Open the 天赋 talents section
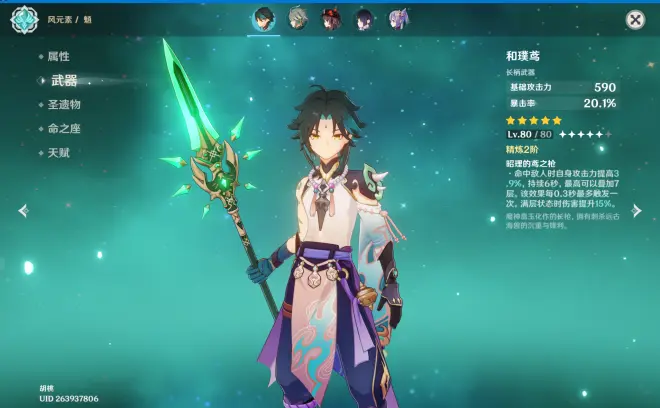This screenshot has width=660, height=408. (x=58, y=152)
